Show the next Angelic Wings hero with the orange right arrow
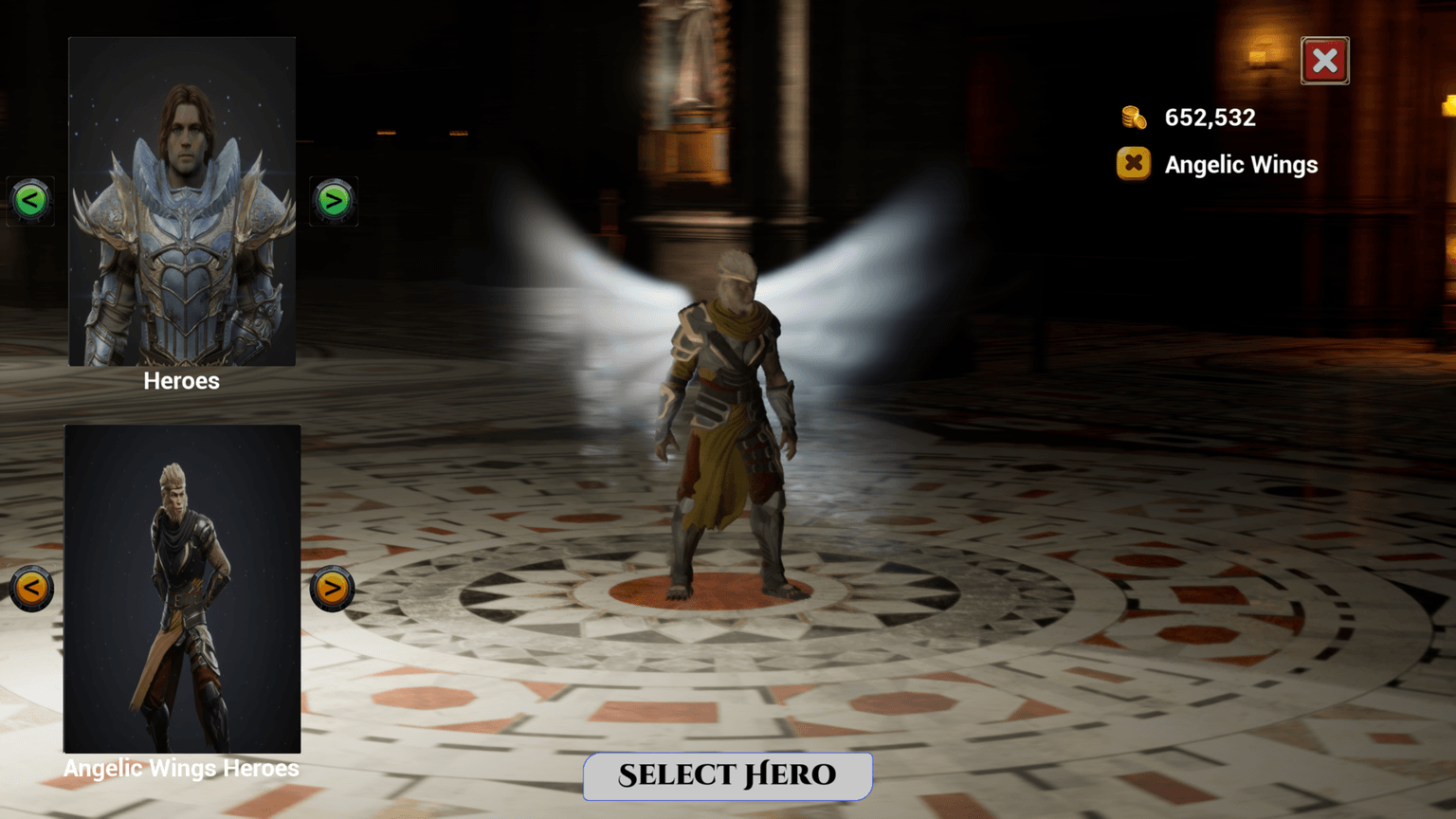The width and height of the screenshot is (1456, 819). tap(331, 588)
